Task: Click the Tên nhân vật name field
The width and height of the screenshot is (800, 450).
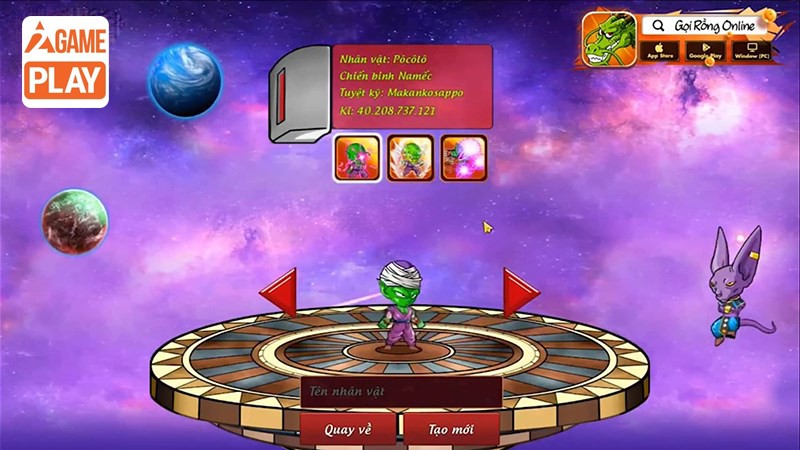Action: [400, 392]
